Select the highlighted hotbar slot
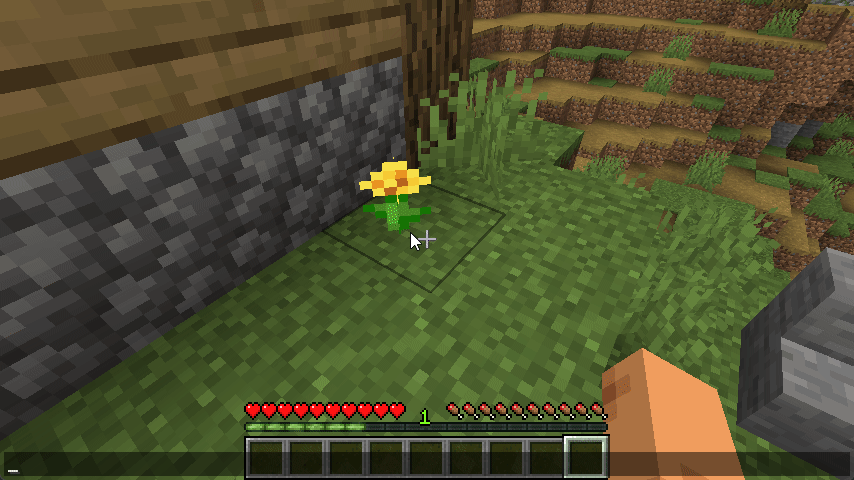 586,458
